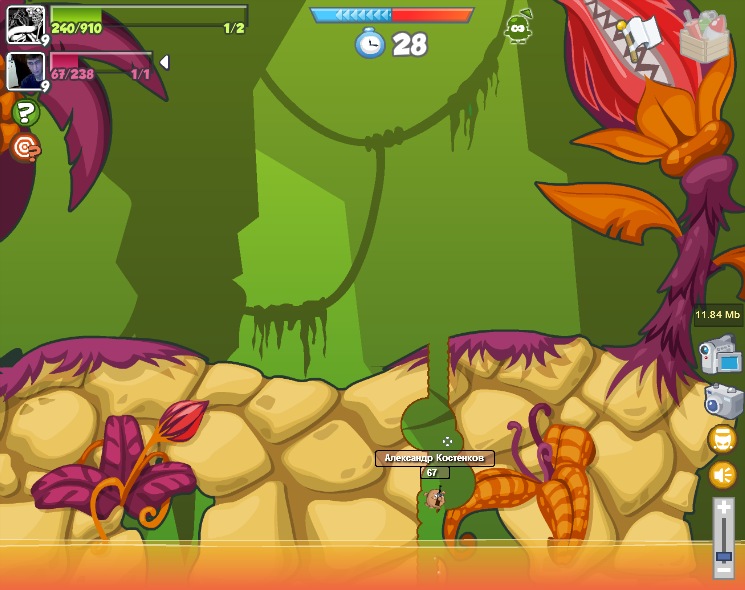Click the orange target hint button
745x590 pixels.
click(25, 148)
